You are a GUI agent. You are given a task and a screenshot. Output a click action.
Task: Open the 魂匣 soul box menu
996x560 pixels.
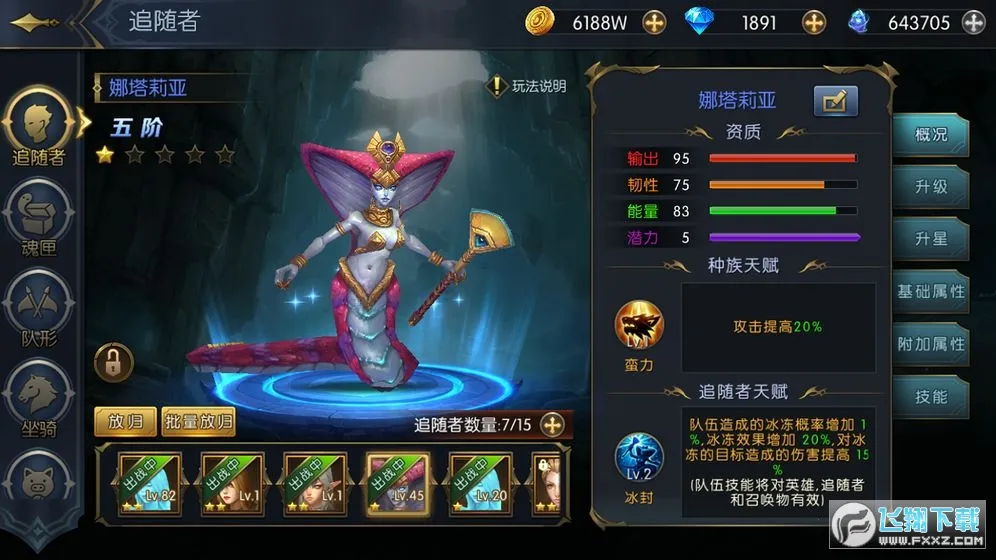(39, 220)
